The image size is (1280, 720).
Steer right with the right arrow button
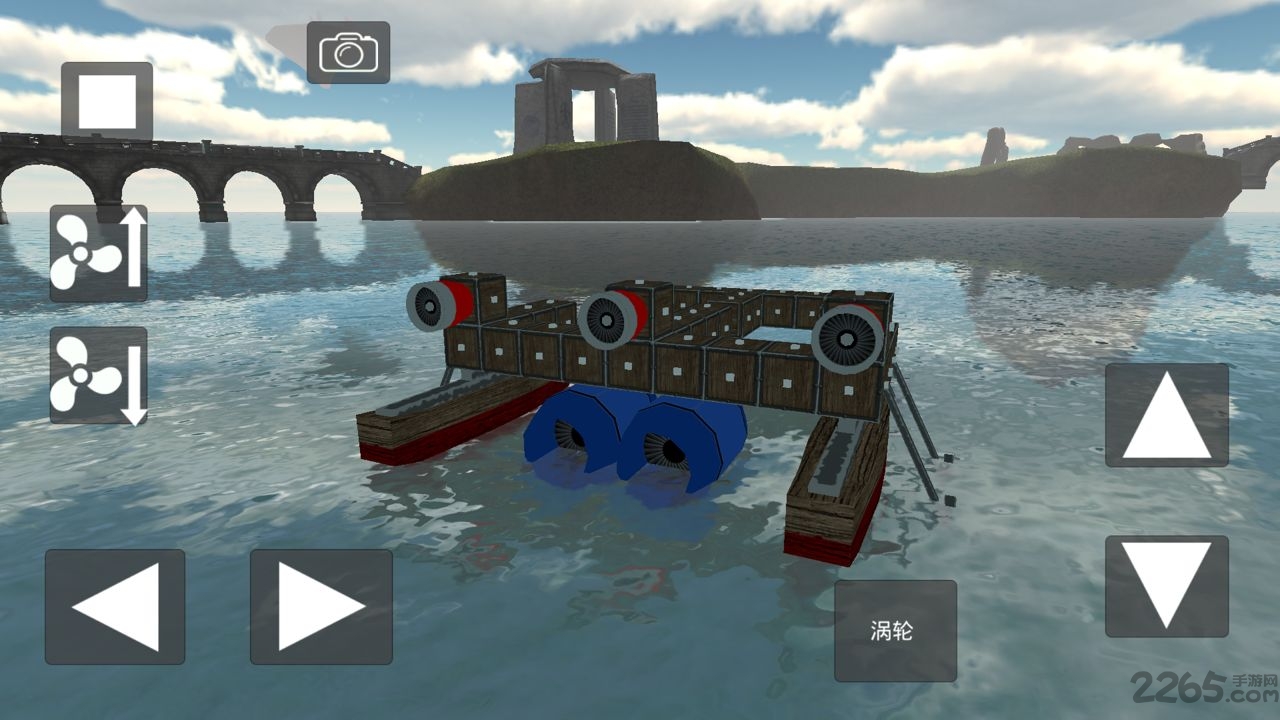pyautogui.click(x=321, y=607)
